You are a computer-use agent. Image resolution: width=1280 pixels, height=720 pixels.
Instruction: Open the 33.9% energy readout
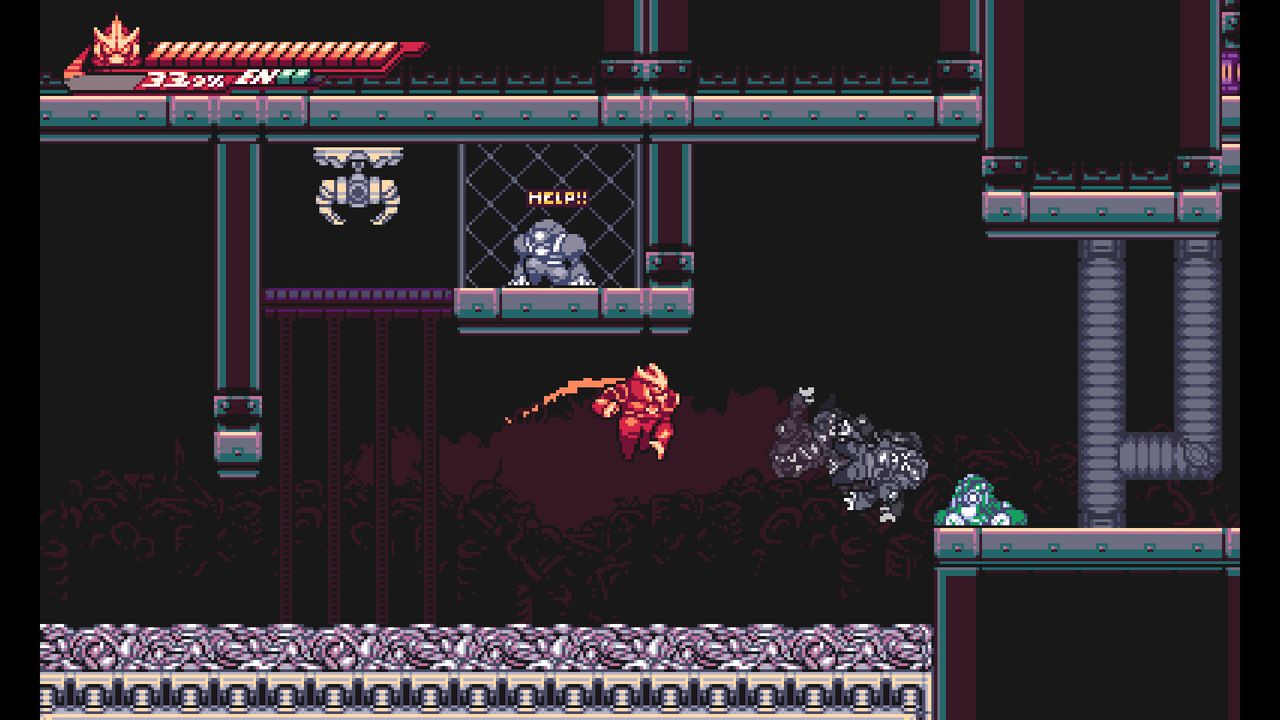pos(185,78)
